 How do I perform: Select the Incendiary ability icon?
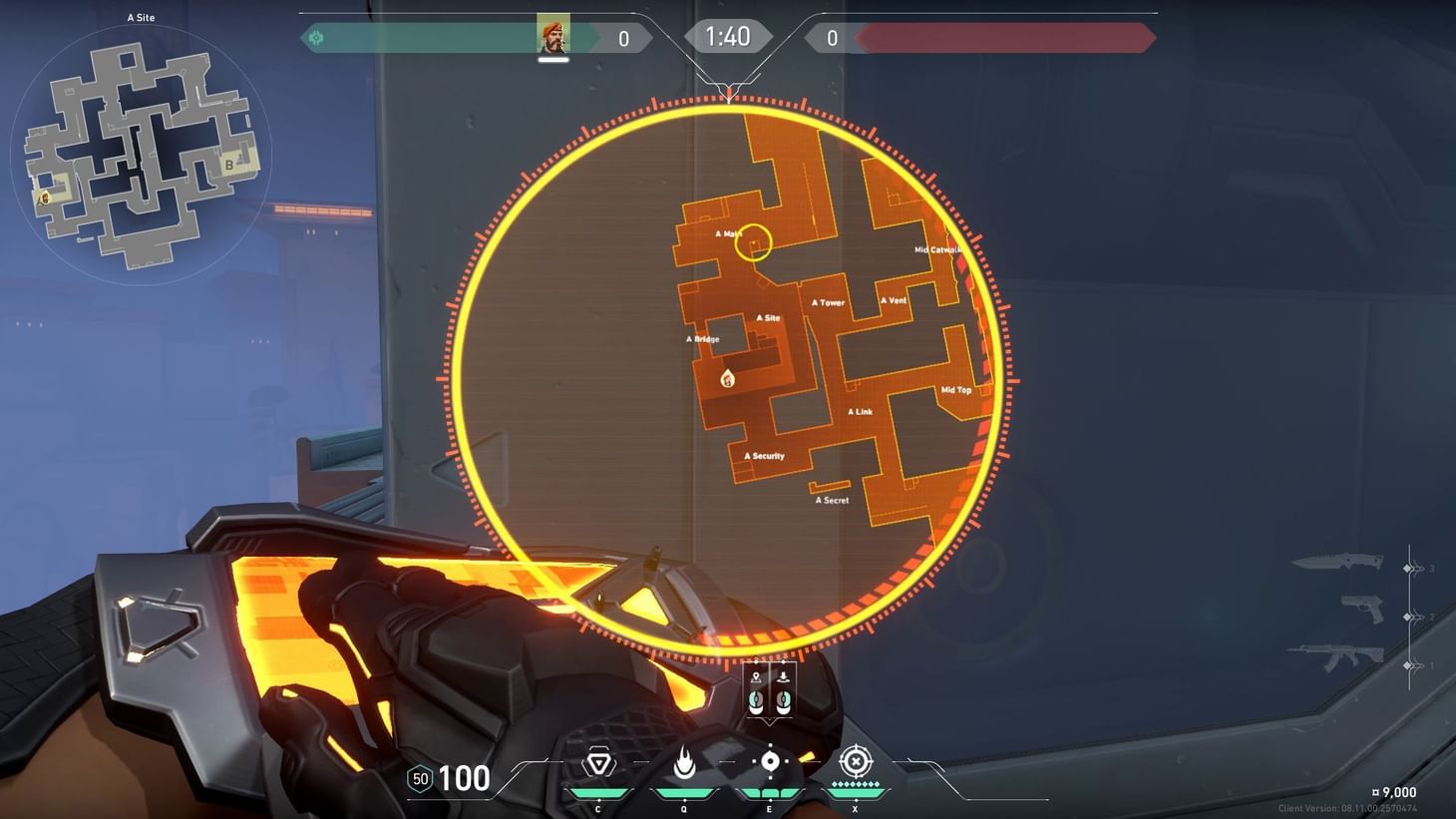pyautogui.click(x=683, y=762)
